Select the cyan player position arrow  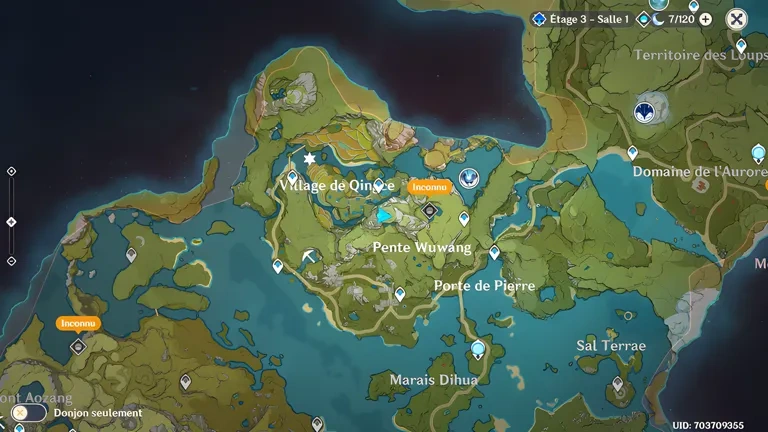point(384,215)
